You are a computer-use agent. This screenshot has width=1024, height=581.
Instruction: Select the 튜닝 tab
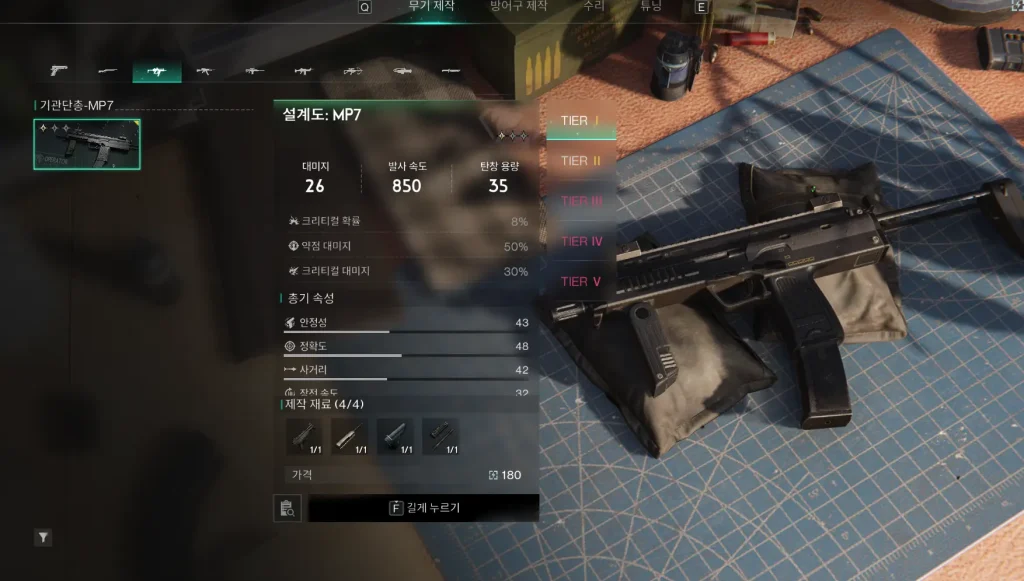tap(650, 6)
